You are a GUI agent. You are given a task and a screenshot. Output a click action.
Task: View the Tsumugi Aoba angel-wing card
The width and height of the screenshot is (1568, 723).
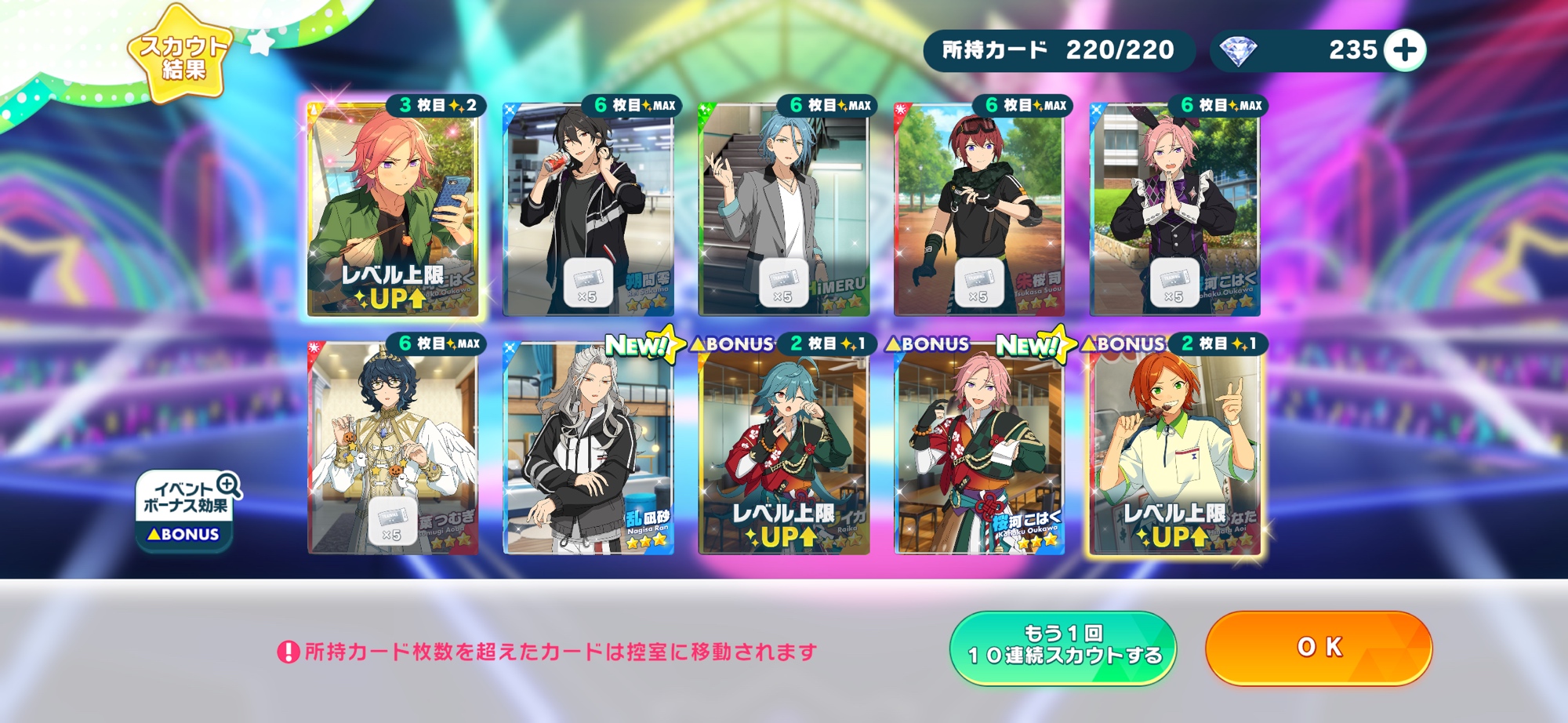(x=392, y=449)
